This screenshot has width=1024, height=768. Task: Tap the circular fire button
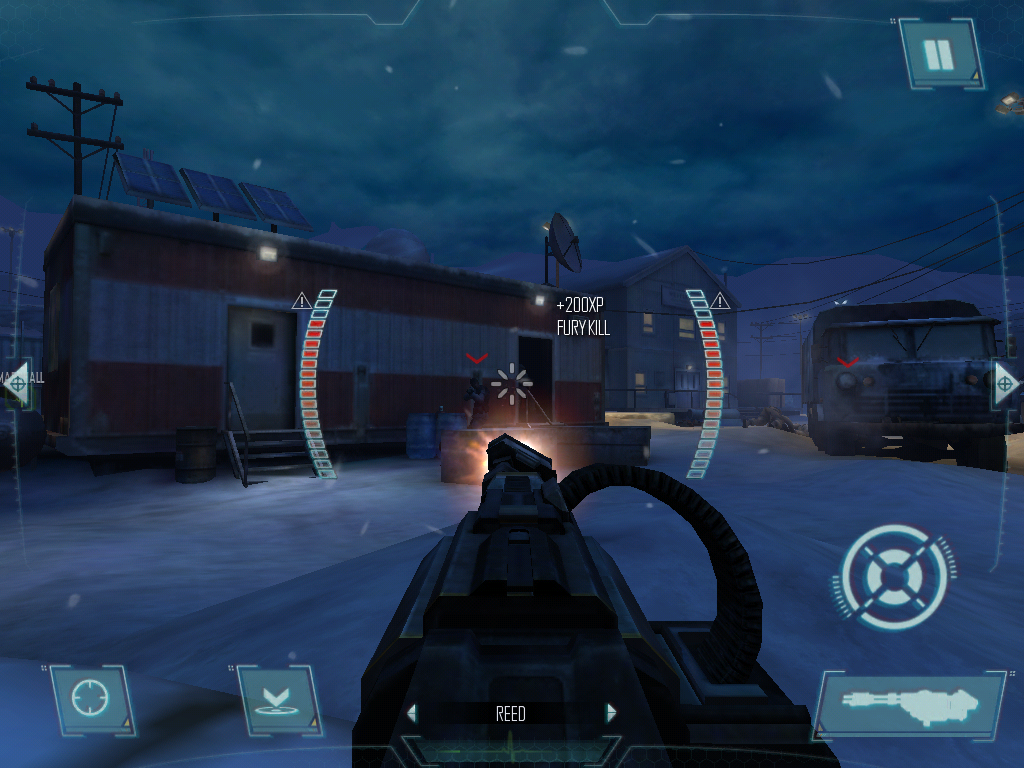click(892, 577)
